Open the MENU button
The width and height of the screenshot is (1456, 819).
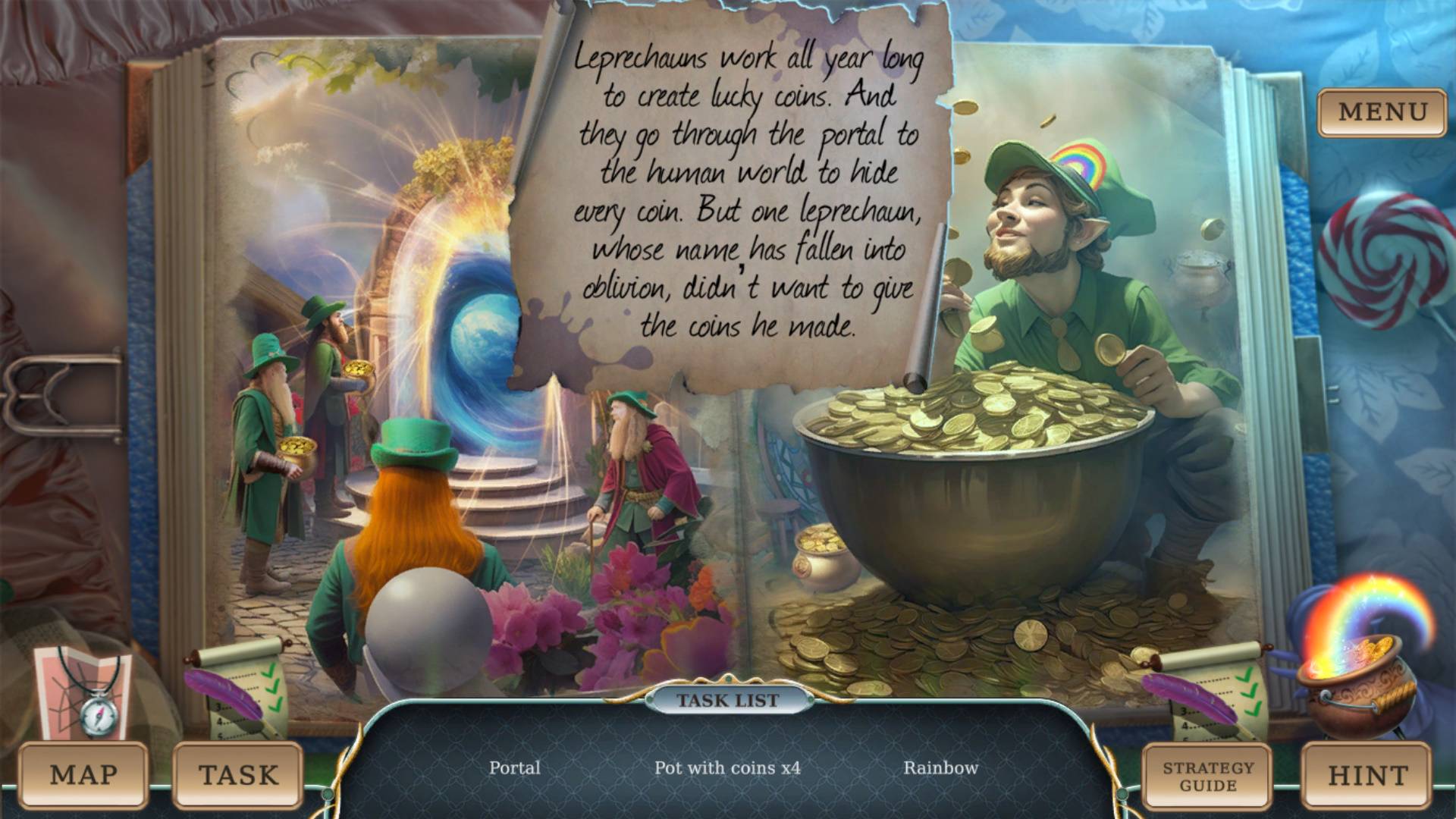click(1382, 112)
